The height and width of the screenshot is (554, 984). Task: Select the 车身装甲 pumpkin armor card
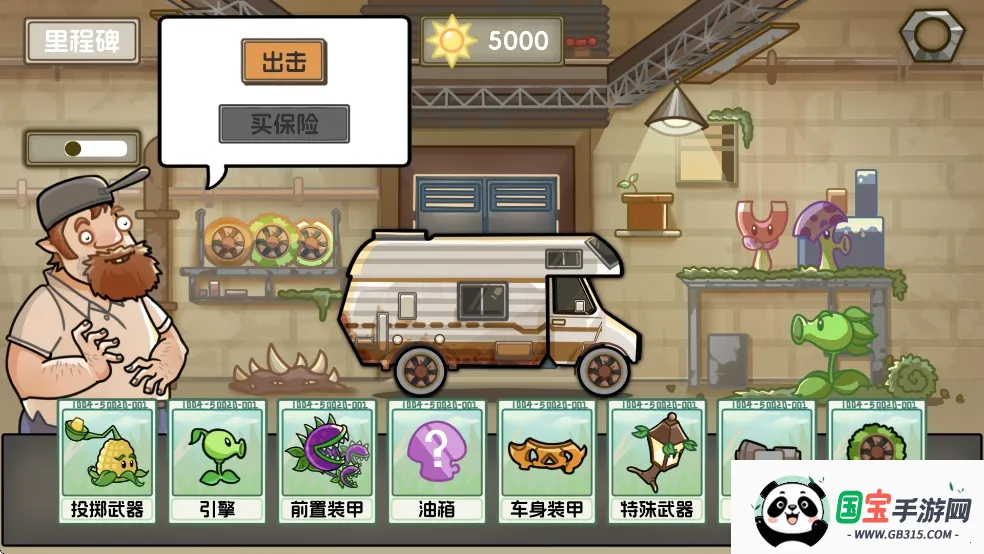pos(546,461)
